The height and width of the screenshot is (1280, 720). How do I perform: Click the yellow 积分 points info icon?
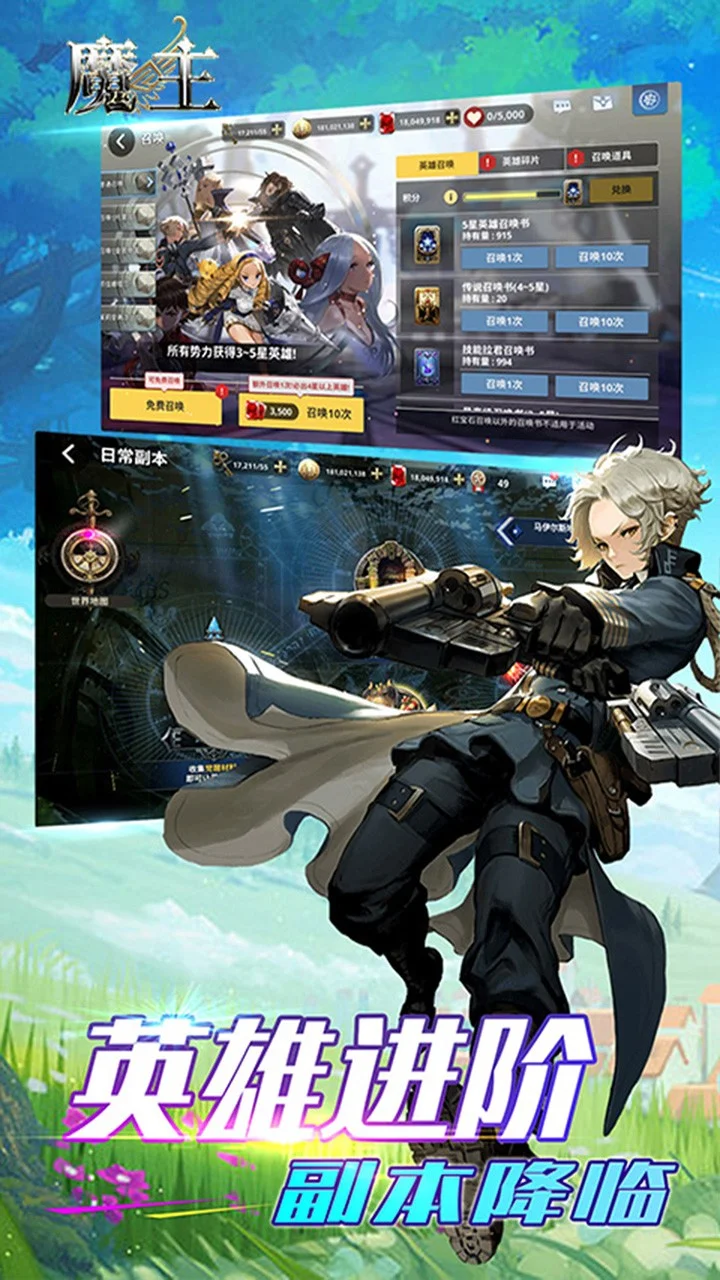pos(451,197)
